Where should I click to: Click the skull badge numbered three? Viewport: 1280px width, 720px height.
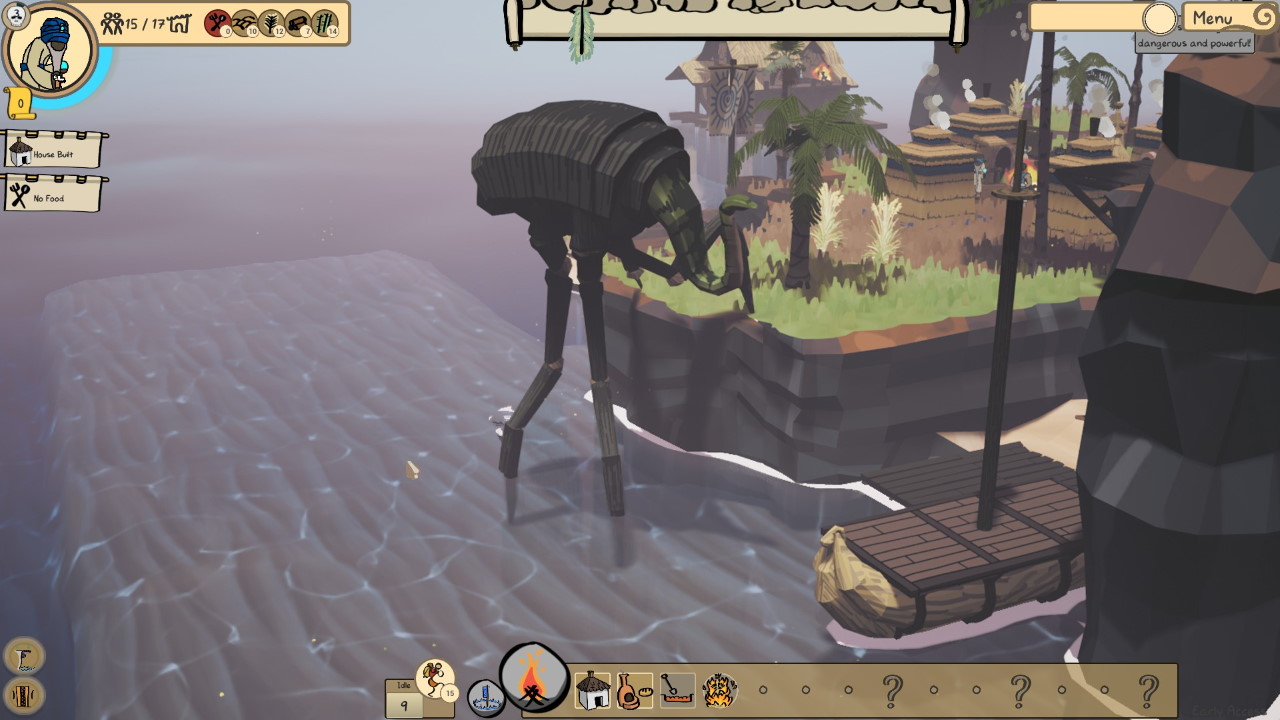pos(17,15)
